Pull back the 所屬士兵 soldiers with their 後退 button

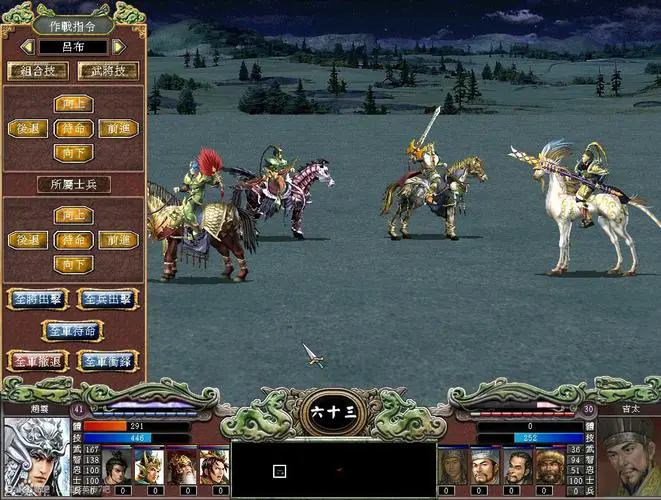(x=27, y=240)
